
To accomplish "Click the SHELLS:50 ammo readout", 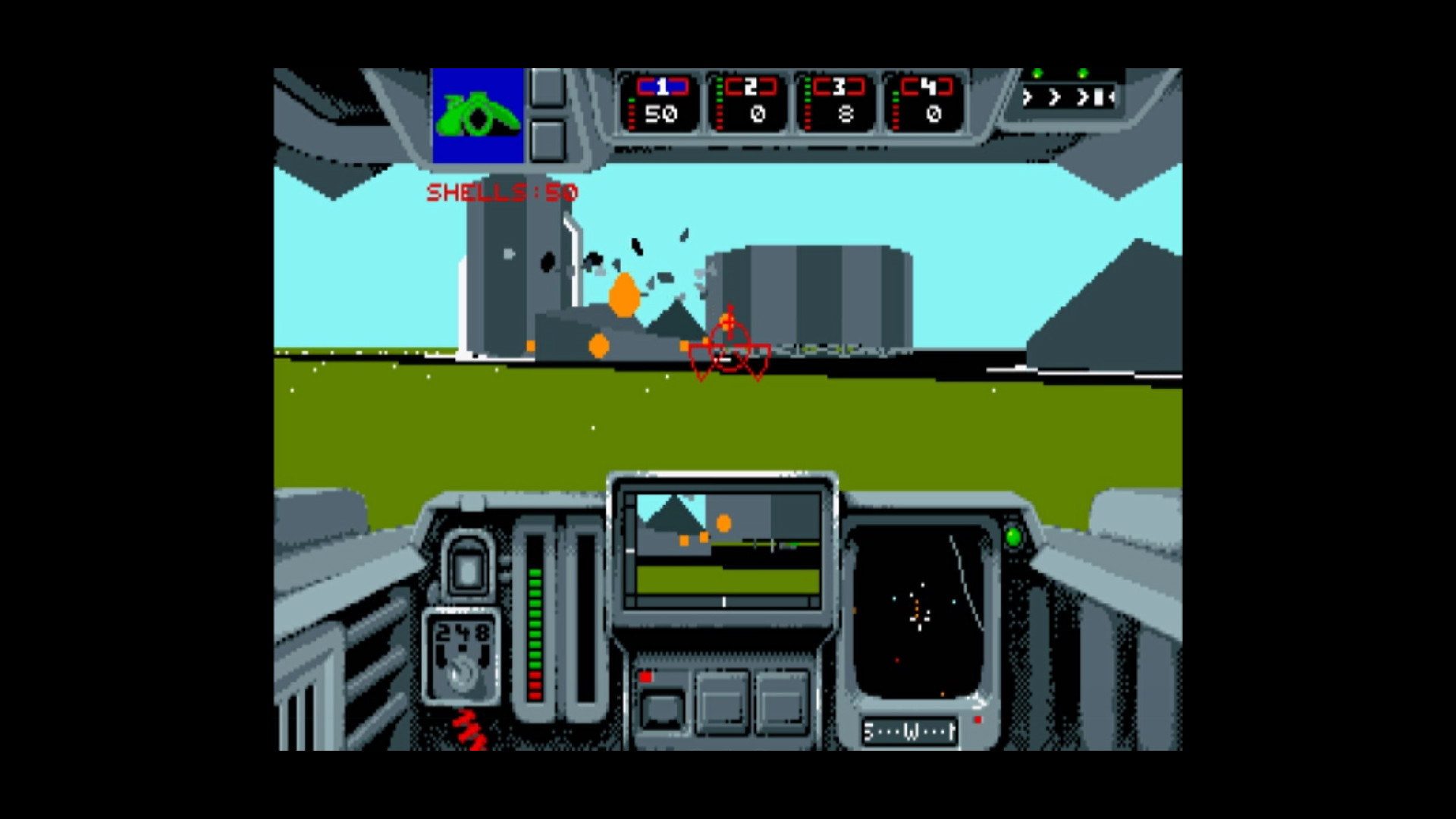I will [x=502, y=192].
